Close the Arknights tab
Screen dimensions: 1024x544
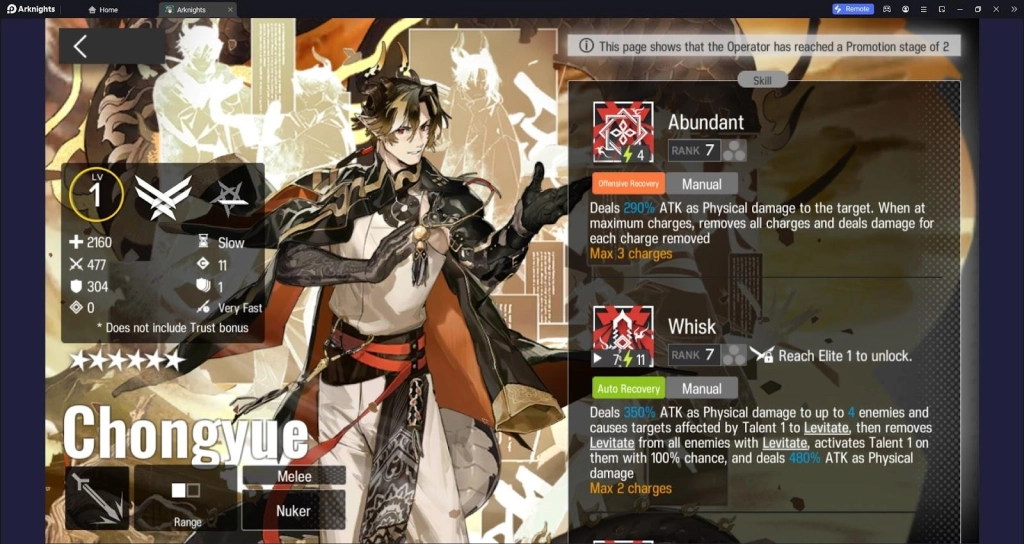[x=230, y=9]
